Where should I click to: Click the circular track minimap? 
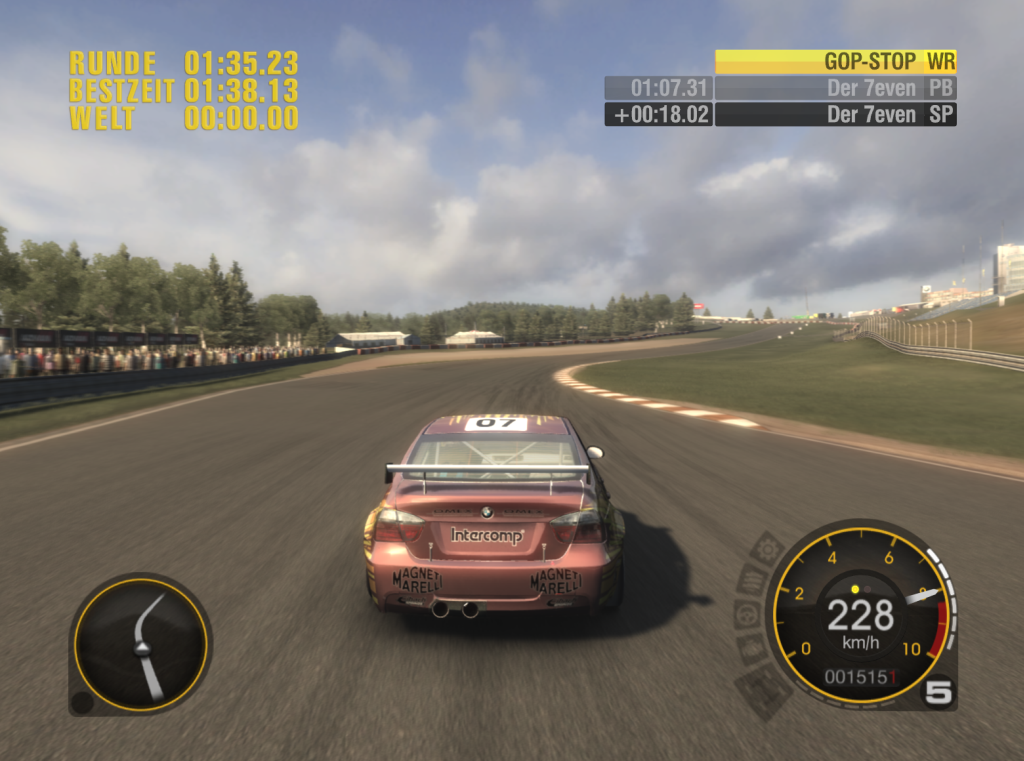[x=140, y=645]
